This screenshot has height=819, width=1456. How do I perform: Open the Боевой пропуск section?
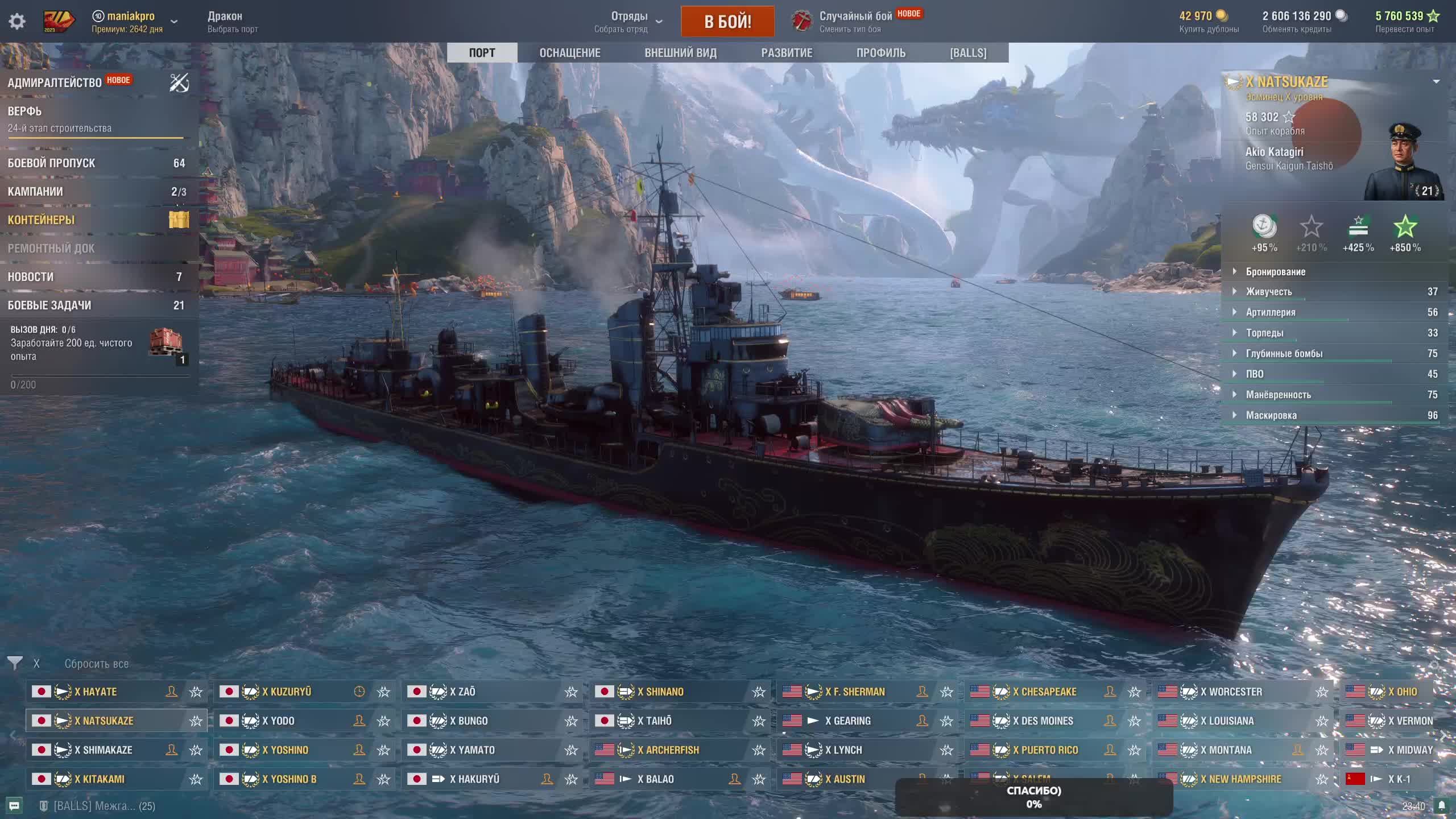pyautogui.click(x=51, y=163)
